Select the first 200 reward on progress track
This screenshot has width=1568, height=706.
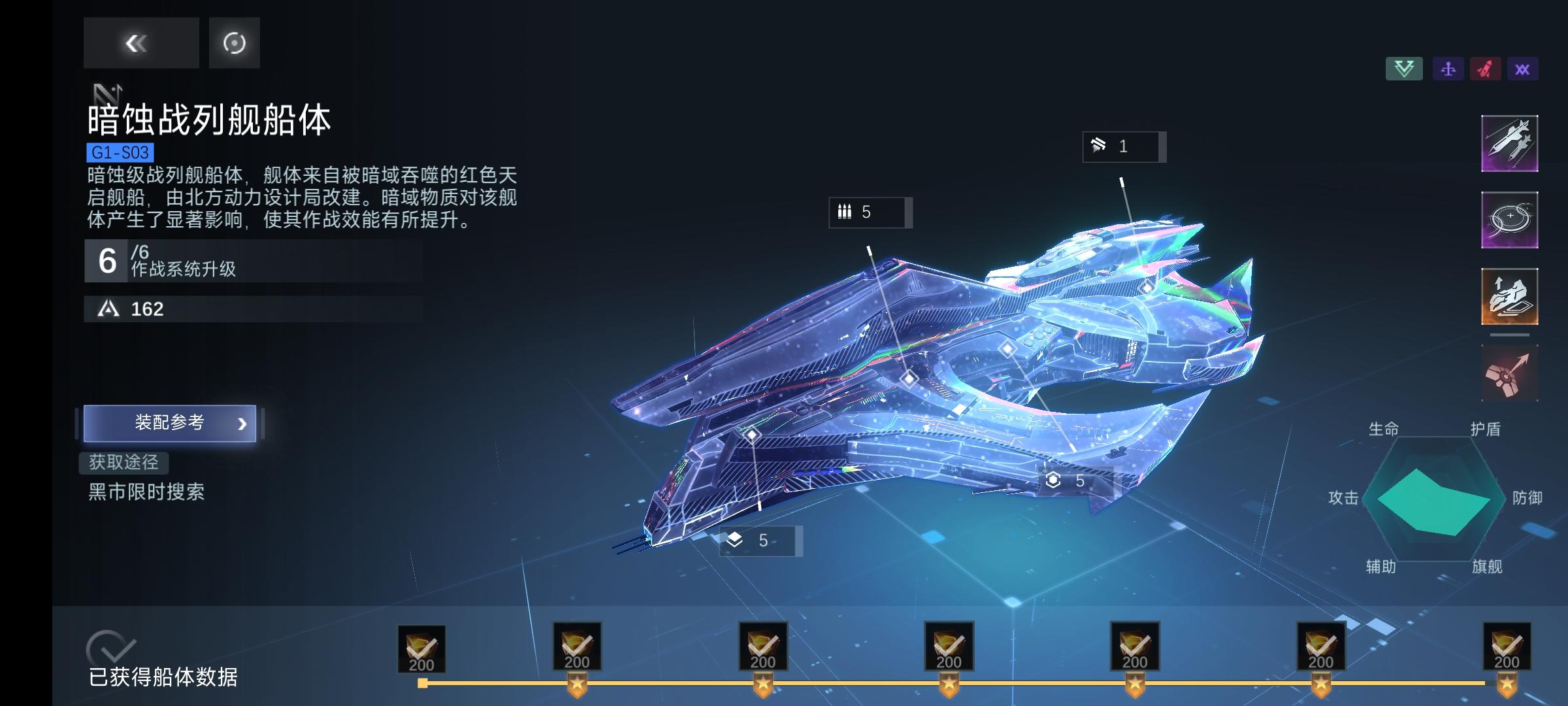[421, 647]
